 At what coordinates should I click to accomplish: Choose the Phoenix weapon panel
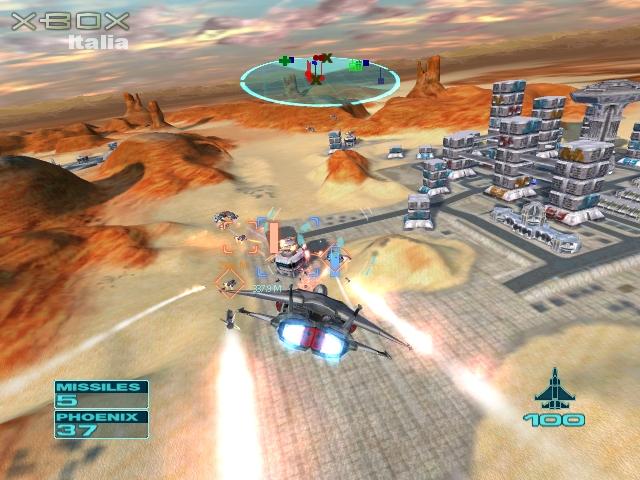coord(101,424)
